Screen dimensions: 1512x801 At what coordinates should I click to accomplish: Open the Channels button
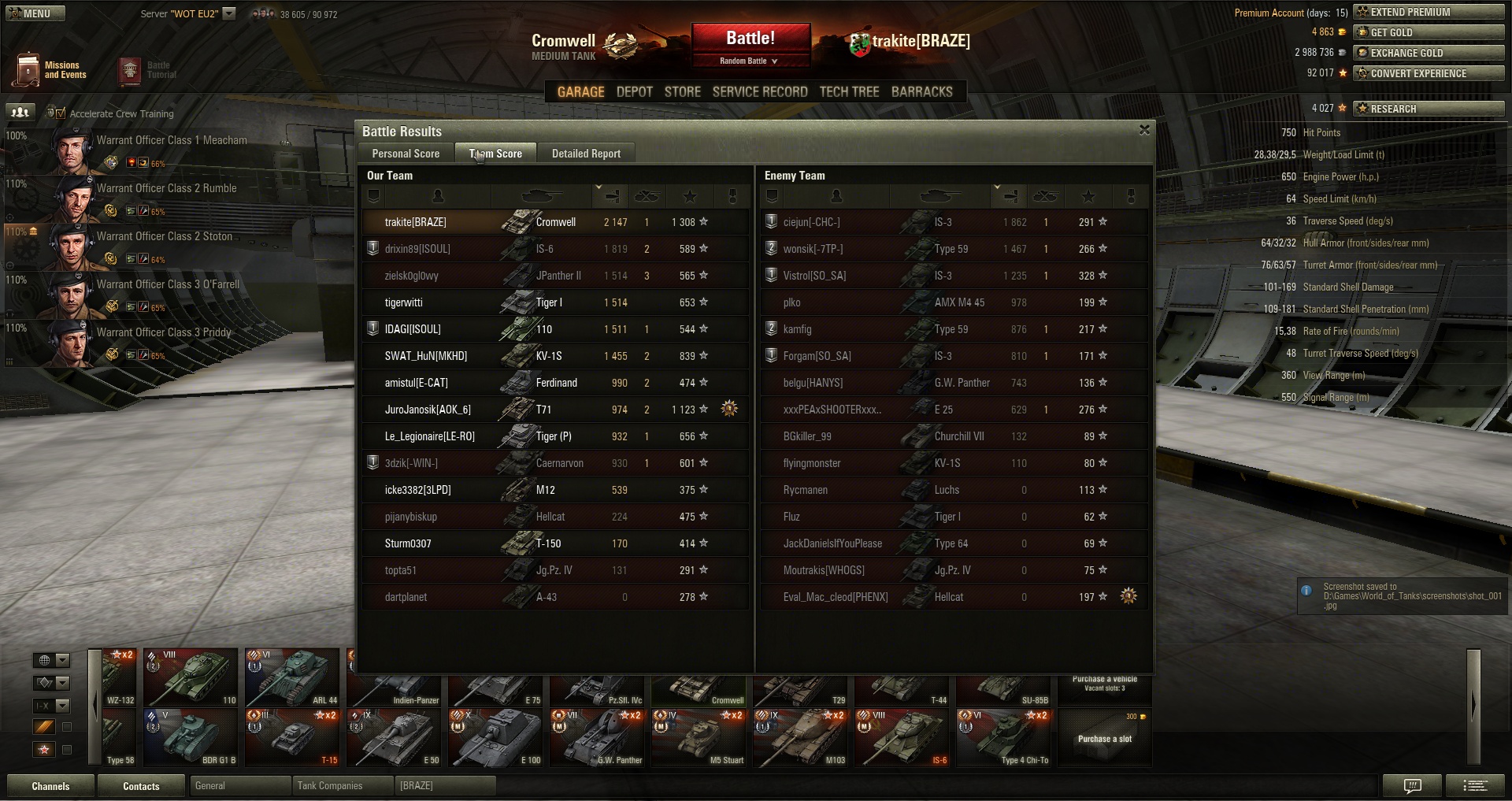pyautogui.click(x=50, y=786)
